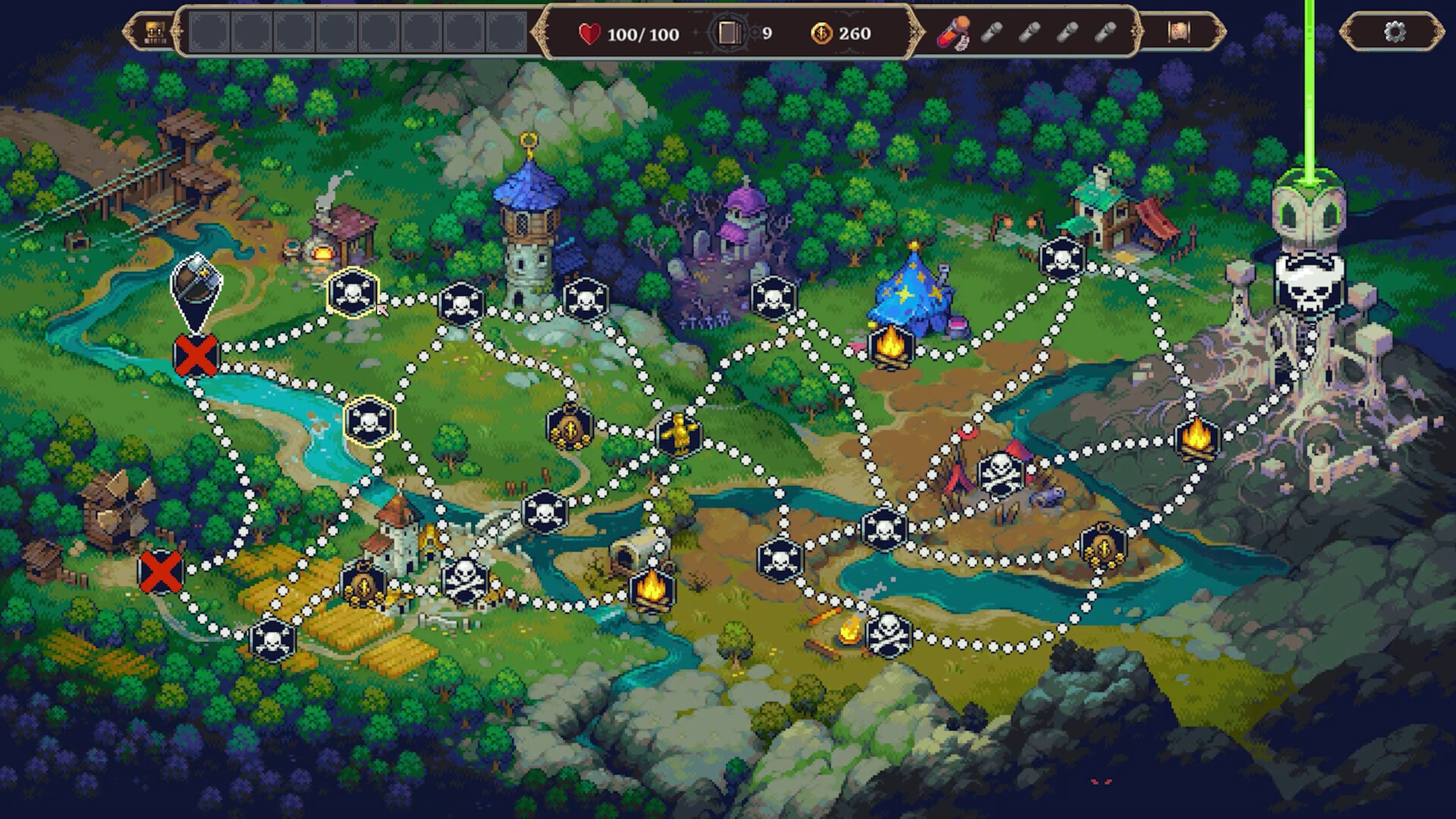1456x819 pixels.
Task: View the card deck icon
Action: tap(729, 33)
